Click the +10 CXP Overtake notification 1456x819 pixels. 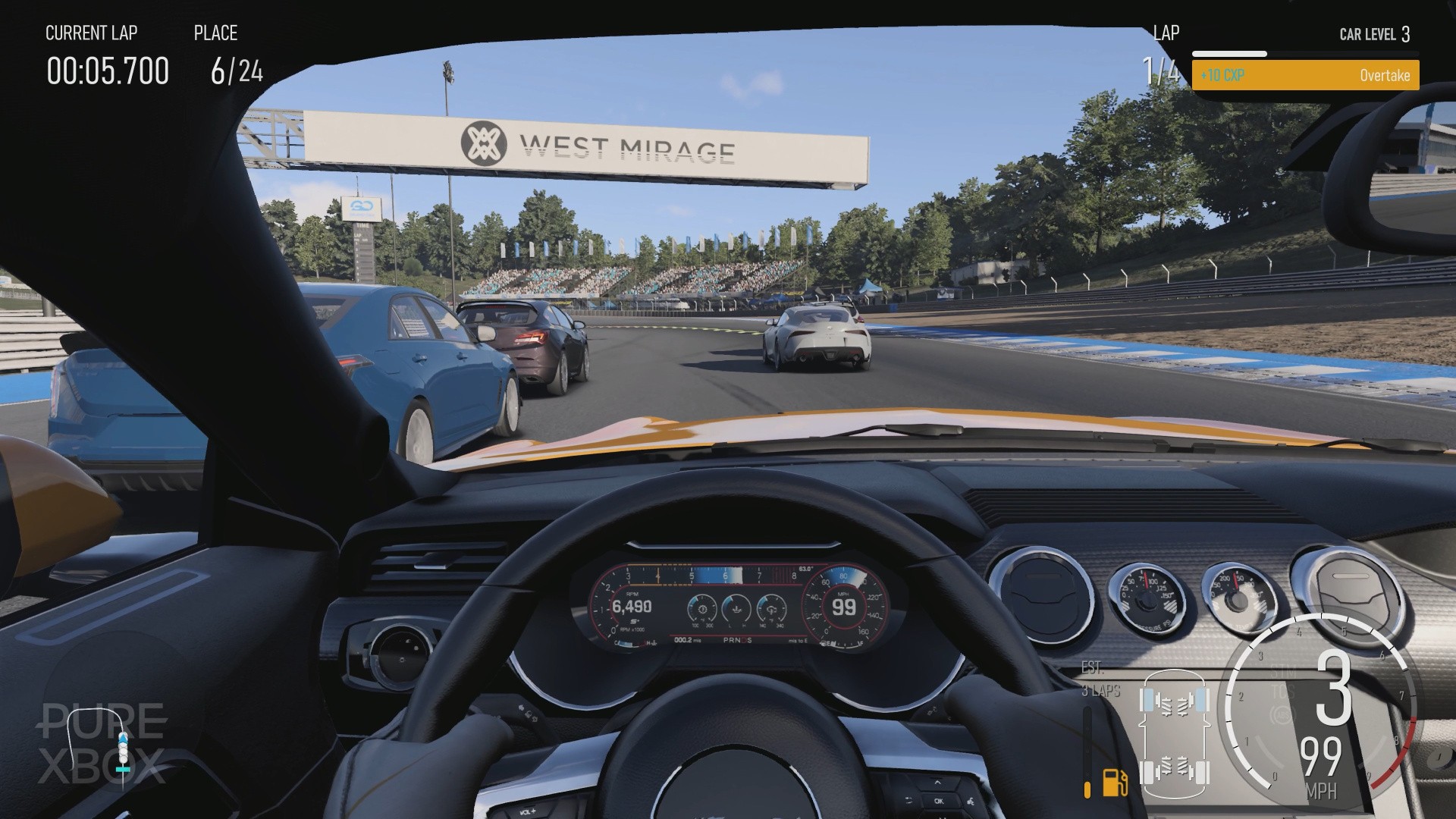1305,75
